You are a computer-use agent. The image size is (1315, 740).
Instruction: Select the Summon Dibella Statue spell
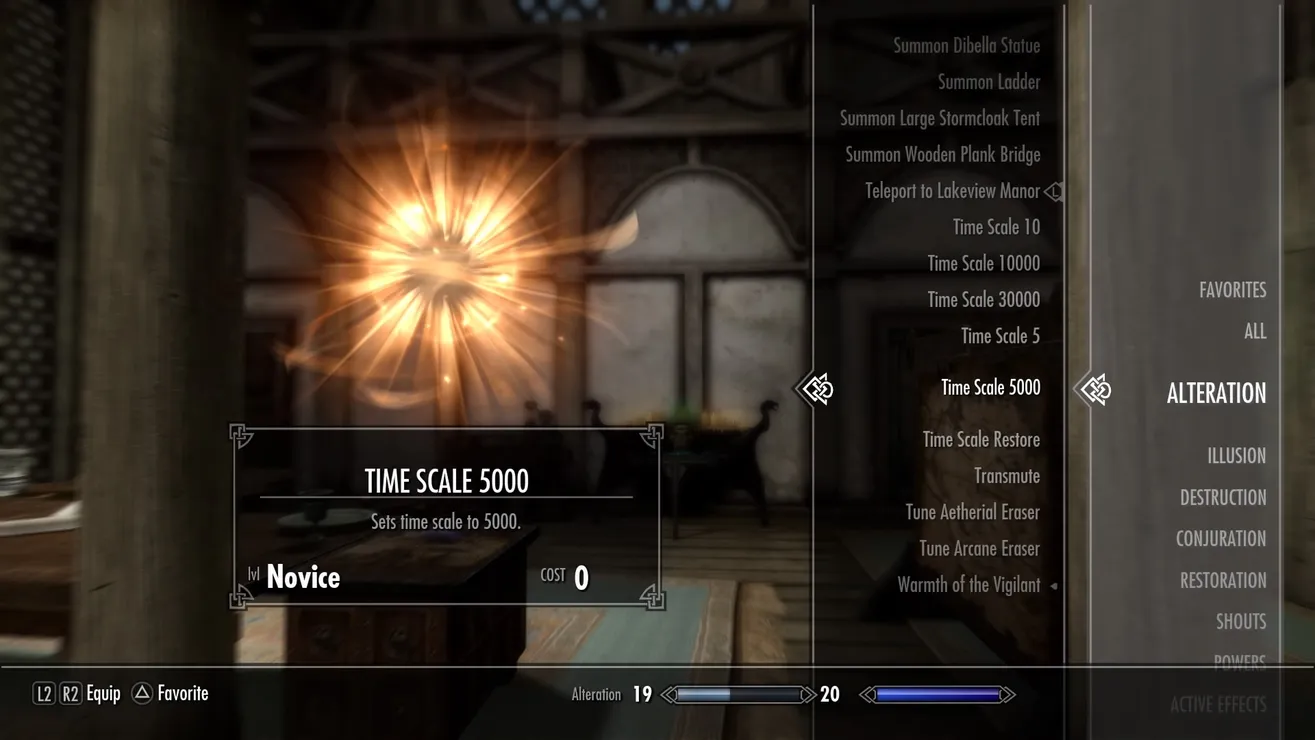click(x=966, y=46)
